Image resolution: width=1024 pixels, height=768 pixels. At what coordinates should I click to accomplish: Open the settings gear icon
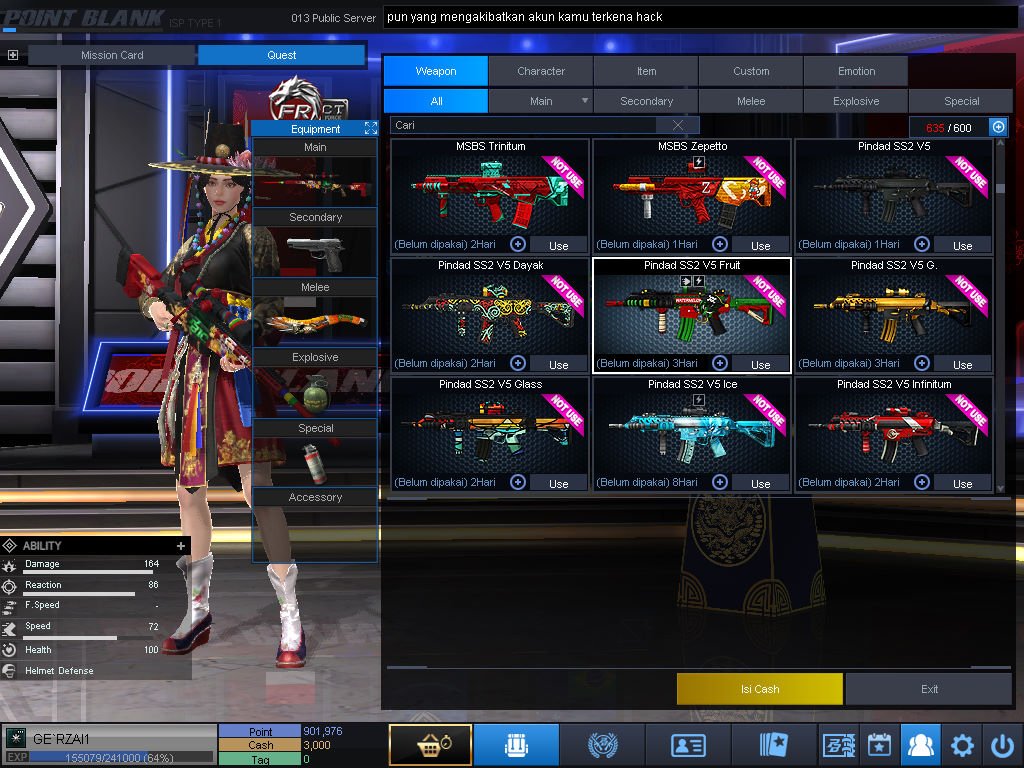[x=962, y=745]
